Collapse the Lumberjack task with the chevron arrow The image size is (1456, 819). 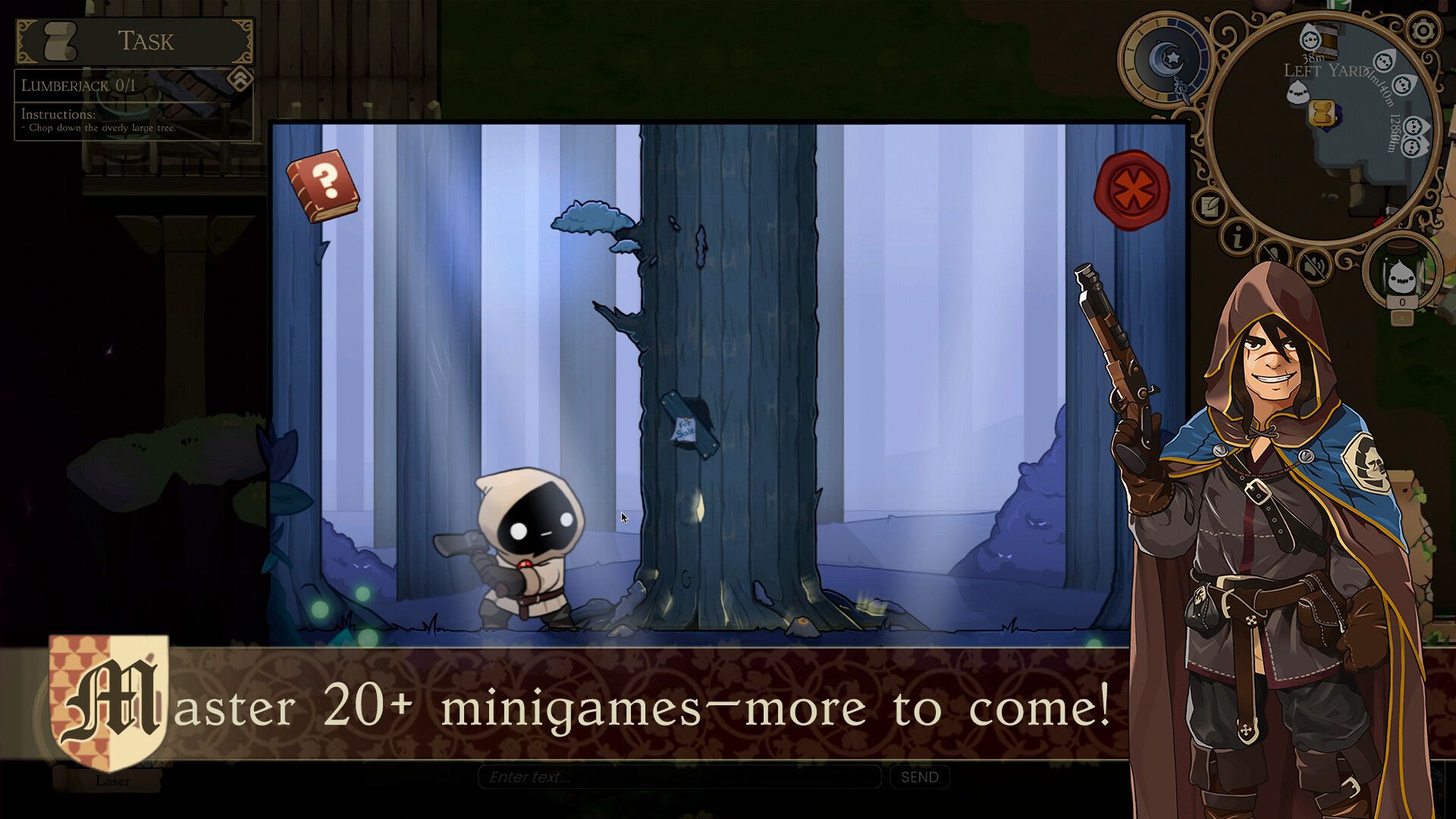click(240, 80)
